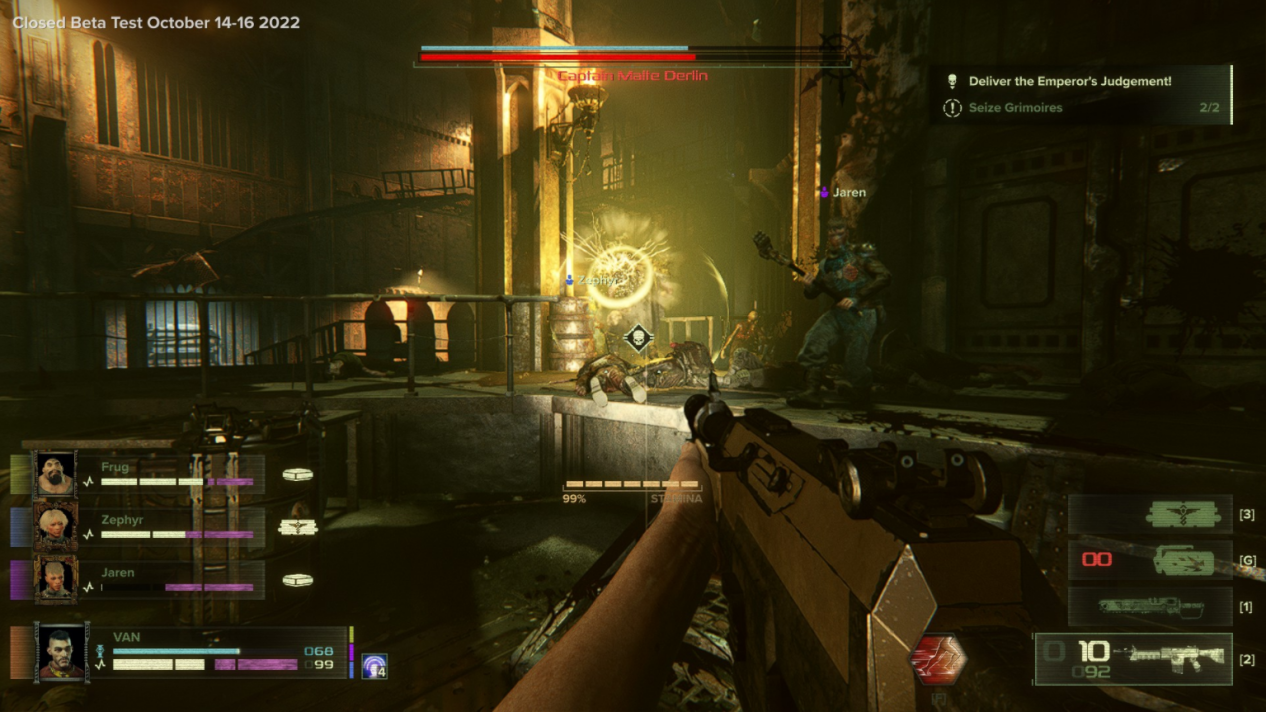Select the winged crate pocket item slot

1149,515
